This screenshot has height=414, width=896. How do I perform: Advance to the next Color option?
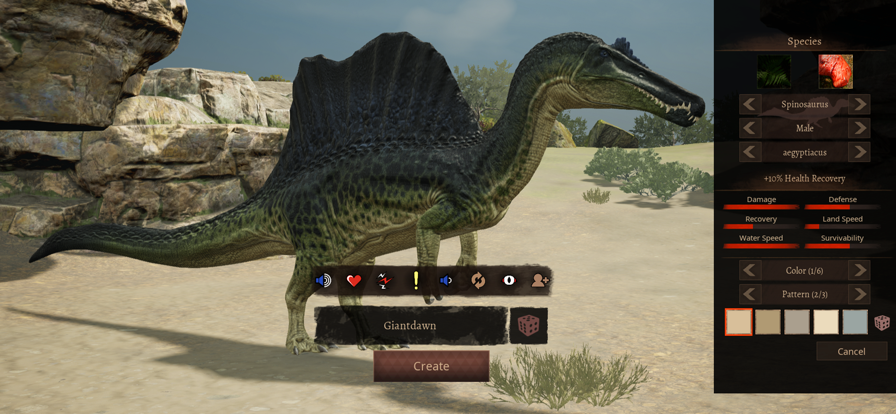(859, 270)
